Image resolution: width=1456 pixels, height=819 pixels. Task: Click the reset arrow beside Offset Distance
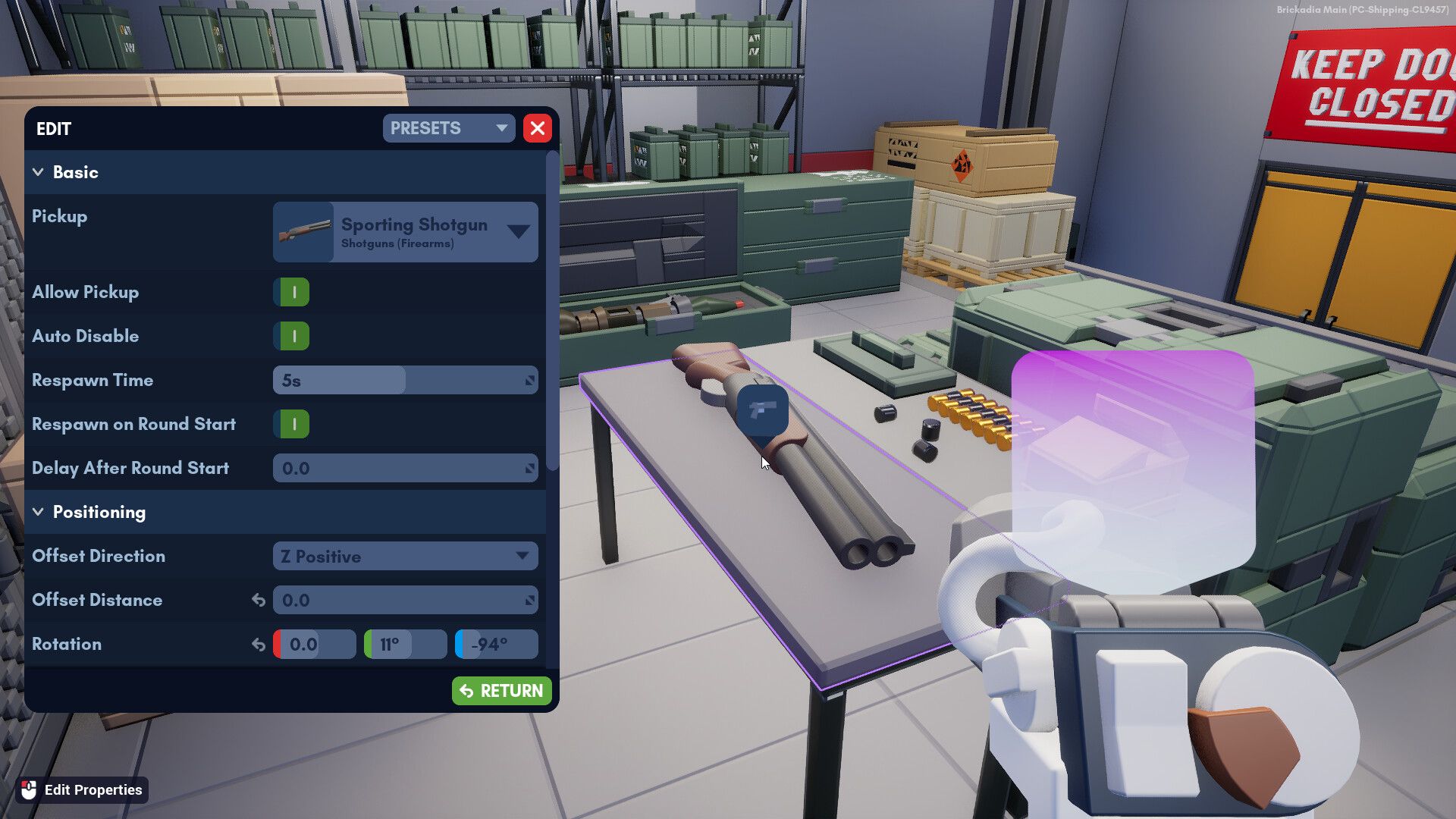258,600
